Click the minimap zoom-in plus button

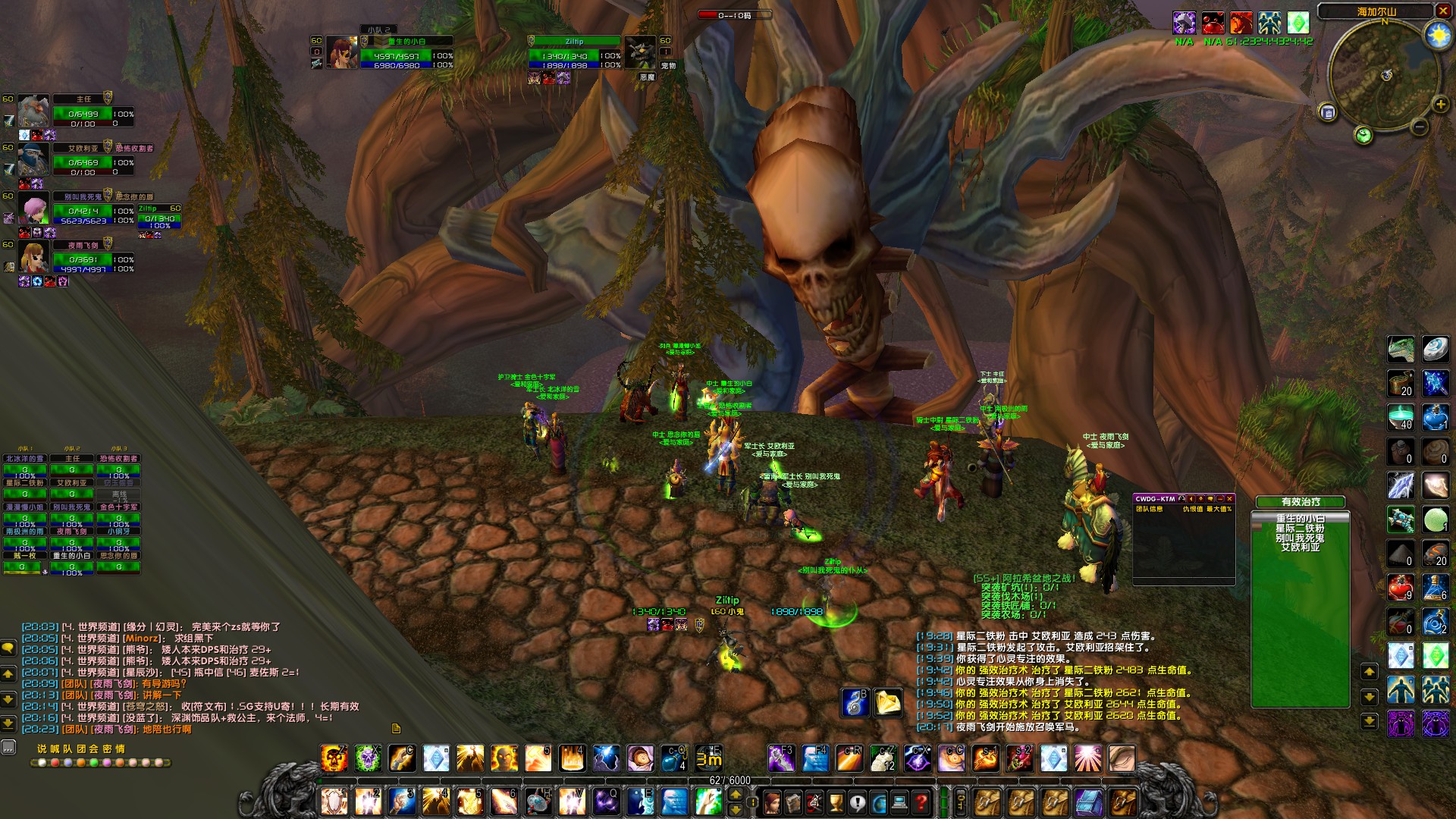pos(1440,102)
